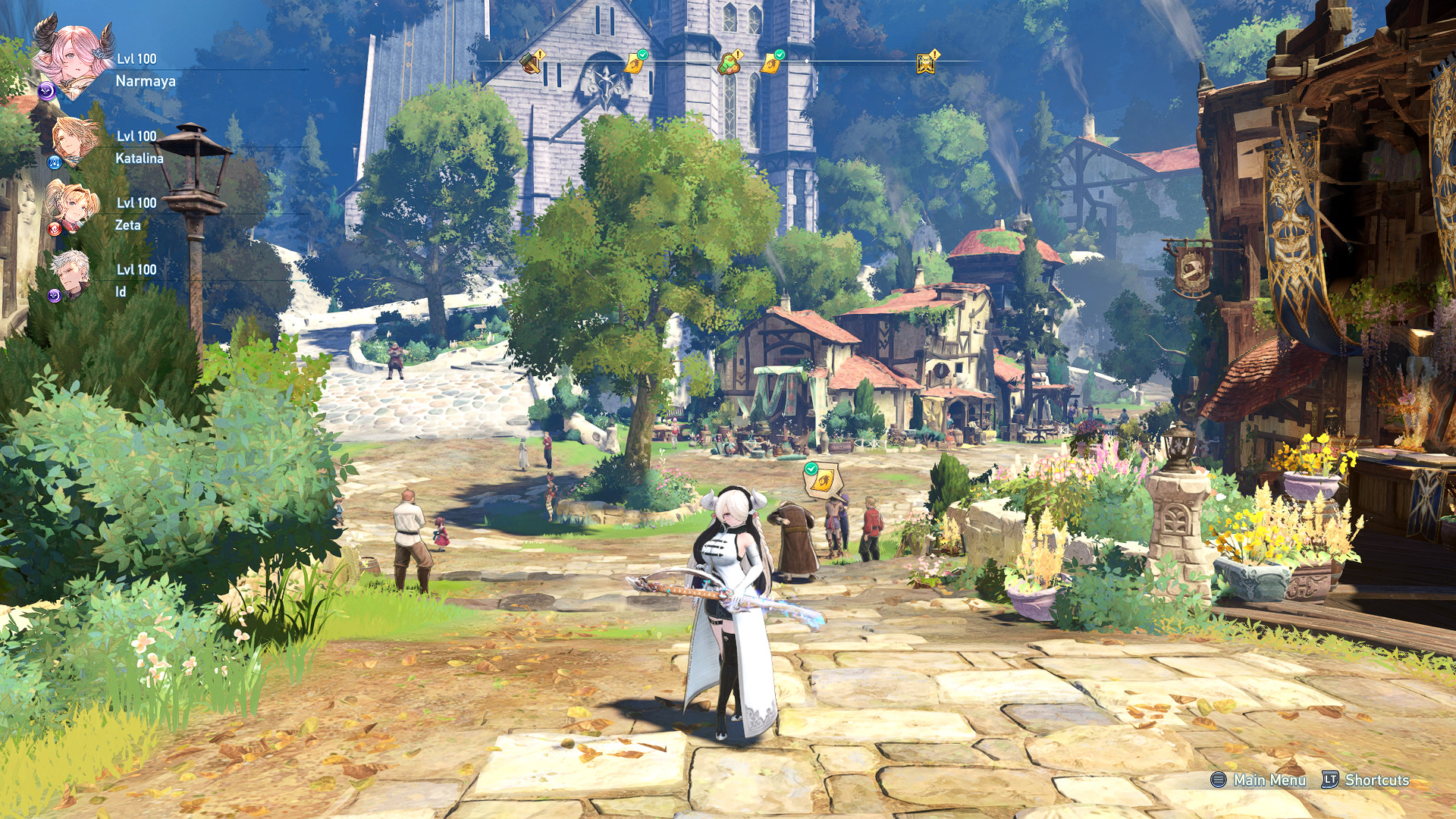Select Id's character portrait
This screenshot has width=1456, height=819.
(x=70, y=271)
